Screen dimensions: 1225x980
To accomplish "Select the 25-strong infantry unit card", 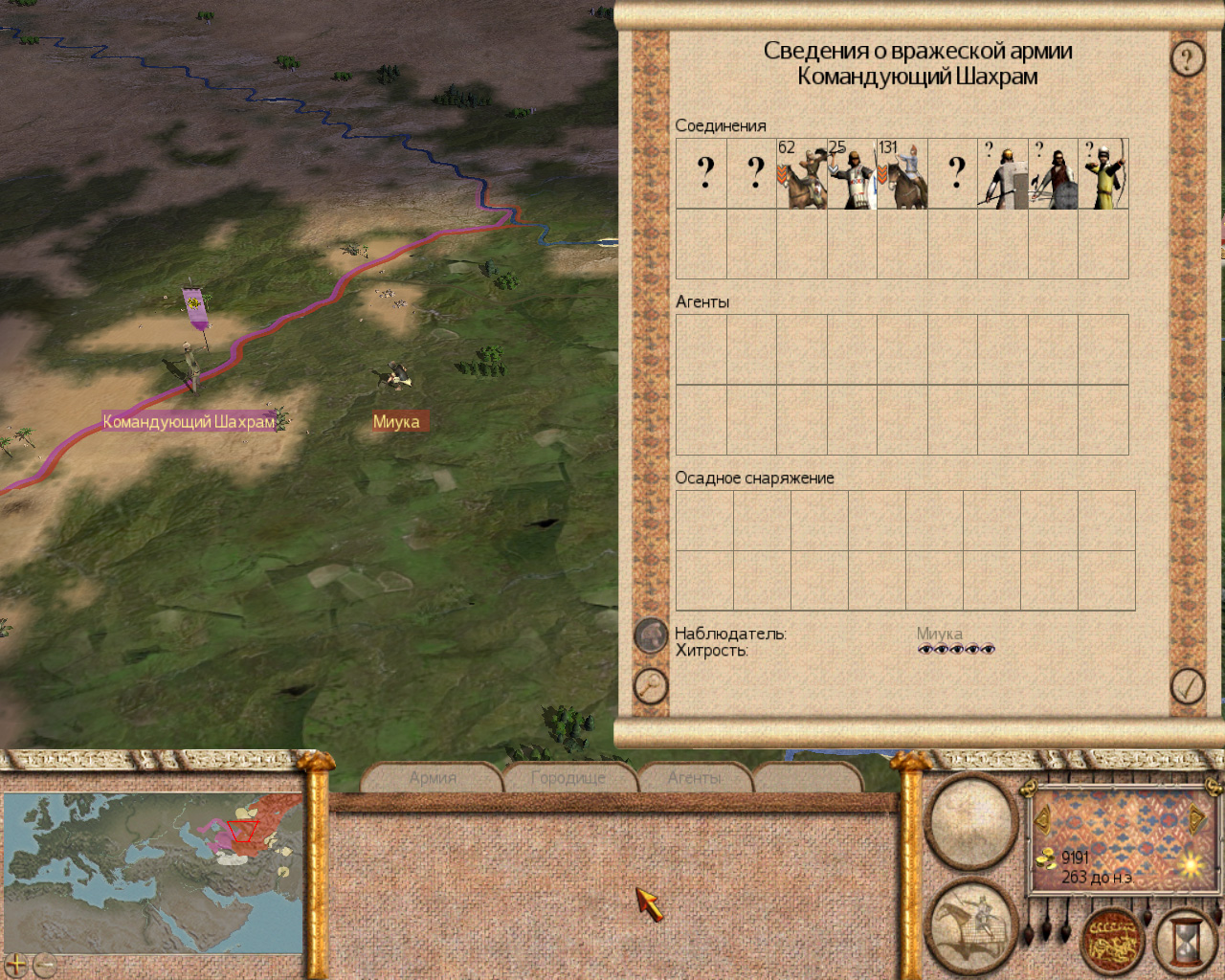I will [x=852, y=174].
